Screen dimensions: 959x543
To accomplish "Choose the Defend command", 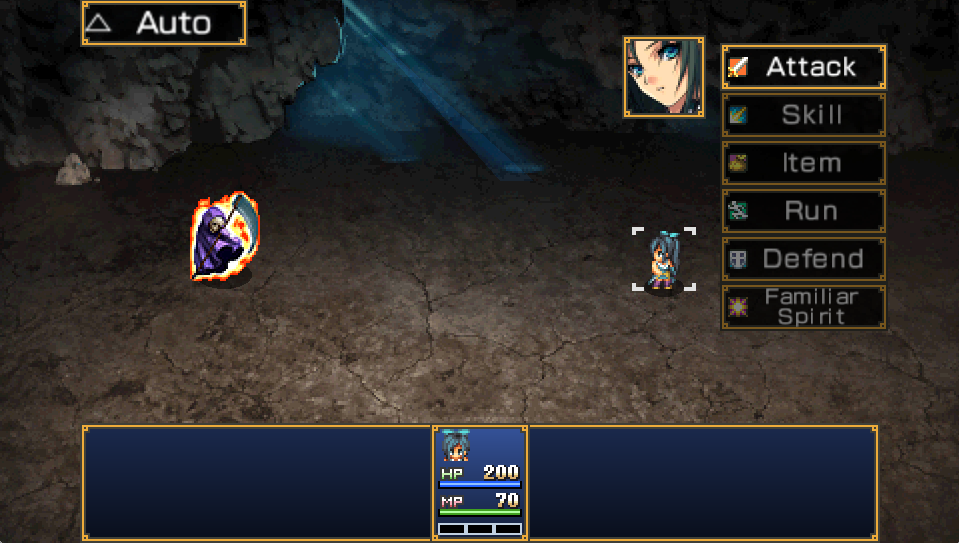I will point(804,259).
